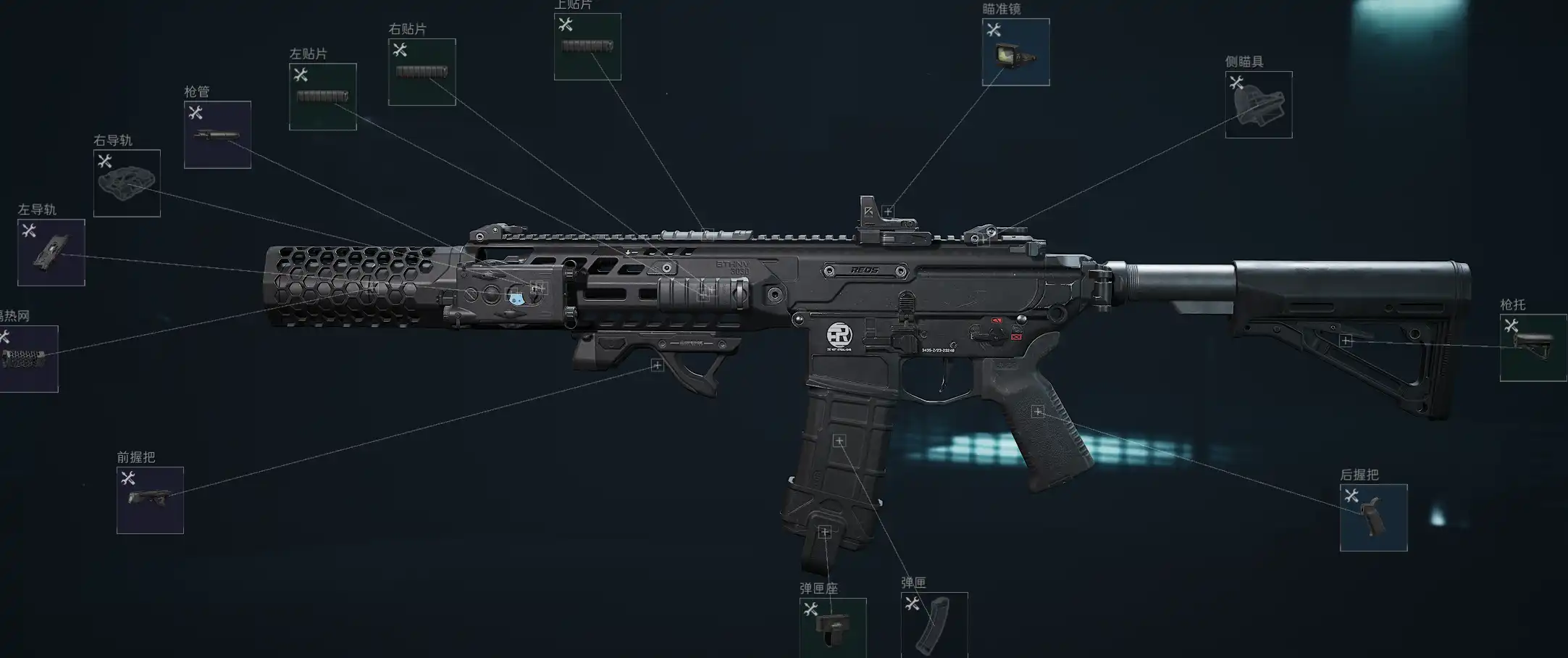The height and width of the screenshot is (658, 1568).
Task: Open the 瞄准镜 optic slot
Action: pos(1015,52)
